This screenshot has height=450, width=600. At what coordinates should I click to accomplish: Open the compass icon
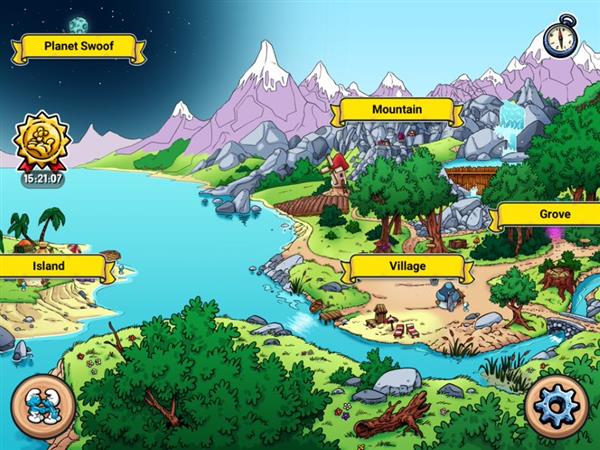tap(561, 37)
